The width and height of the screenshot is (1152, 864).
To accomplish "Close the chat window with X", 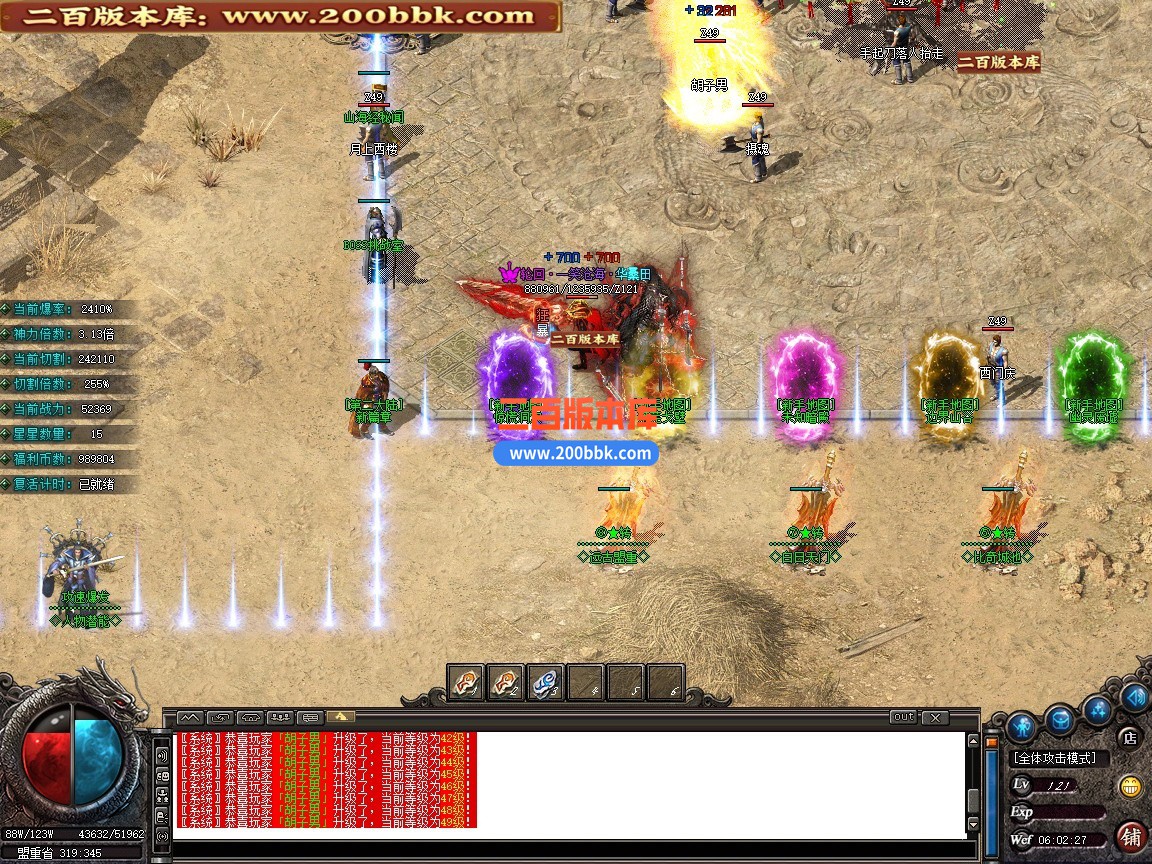I will pos(935,717).
